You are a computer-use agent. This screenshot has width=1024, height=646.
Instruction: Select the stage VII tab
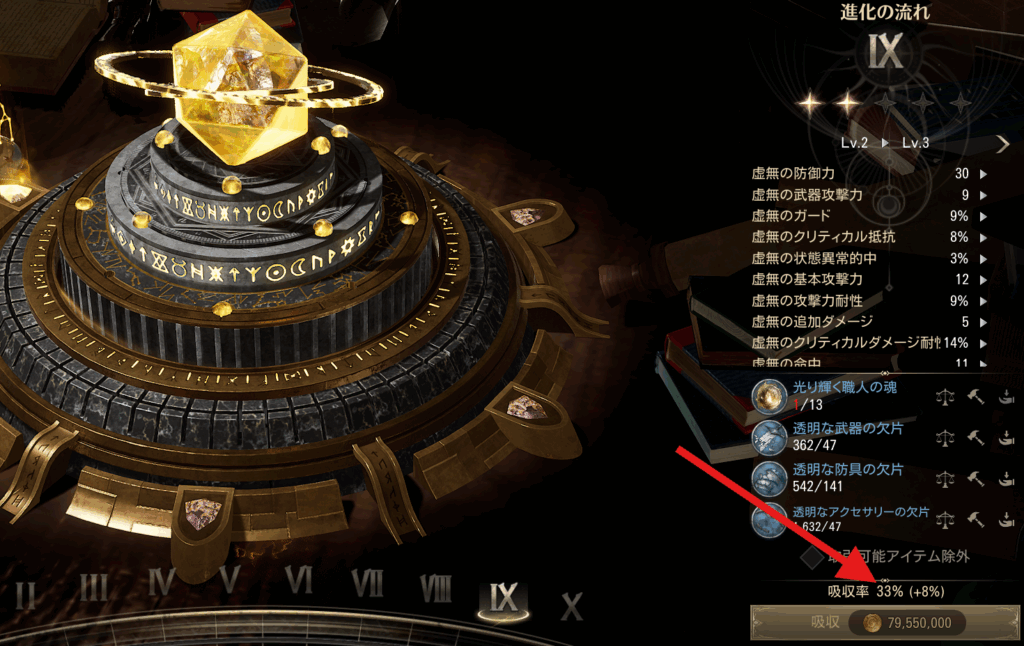pos(367,583)
